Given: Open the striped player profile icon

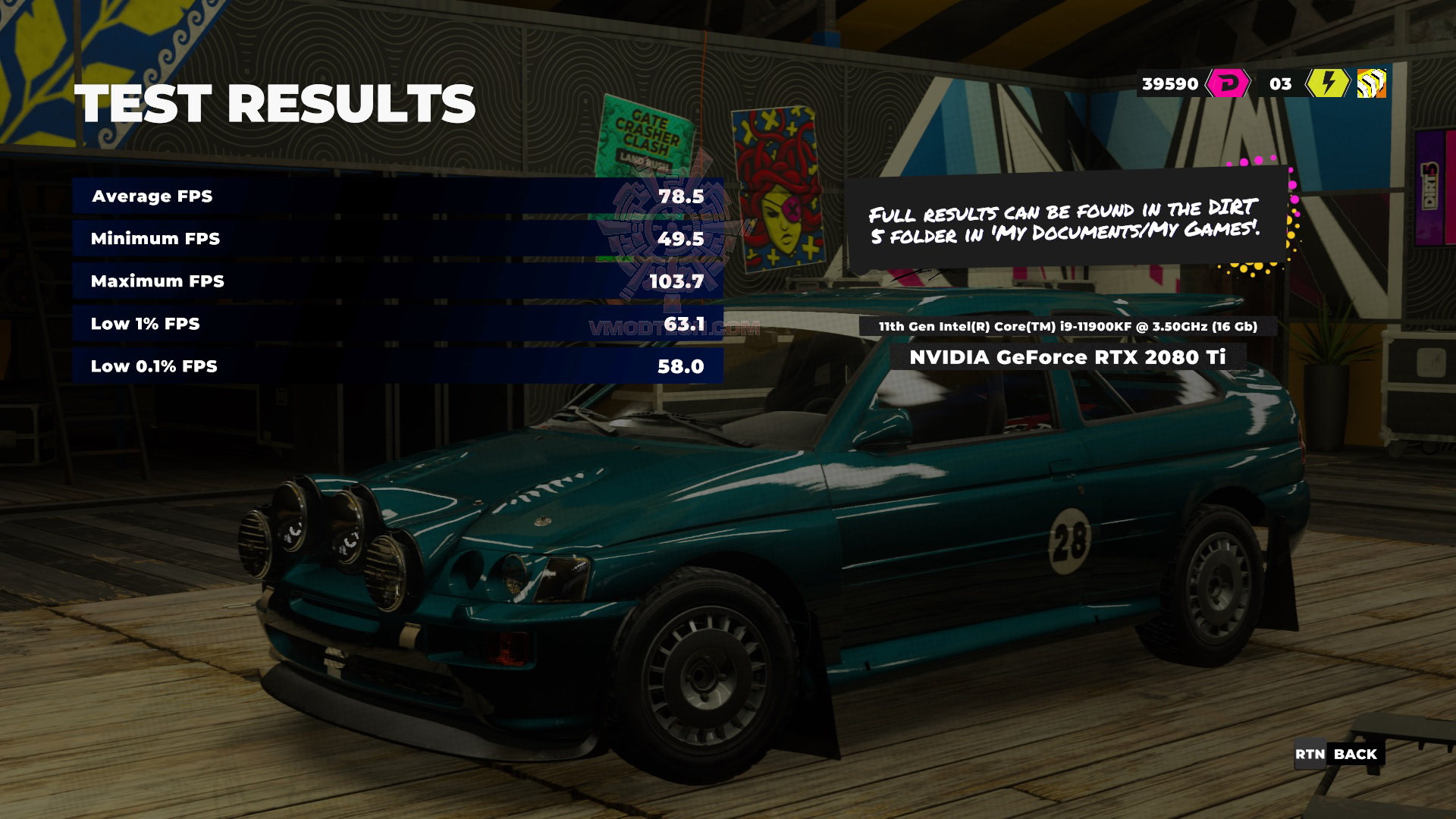Looking at the screenshot, I should tap(1371, 83).
